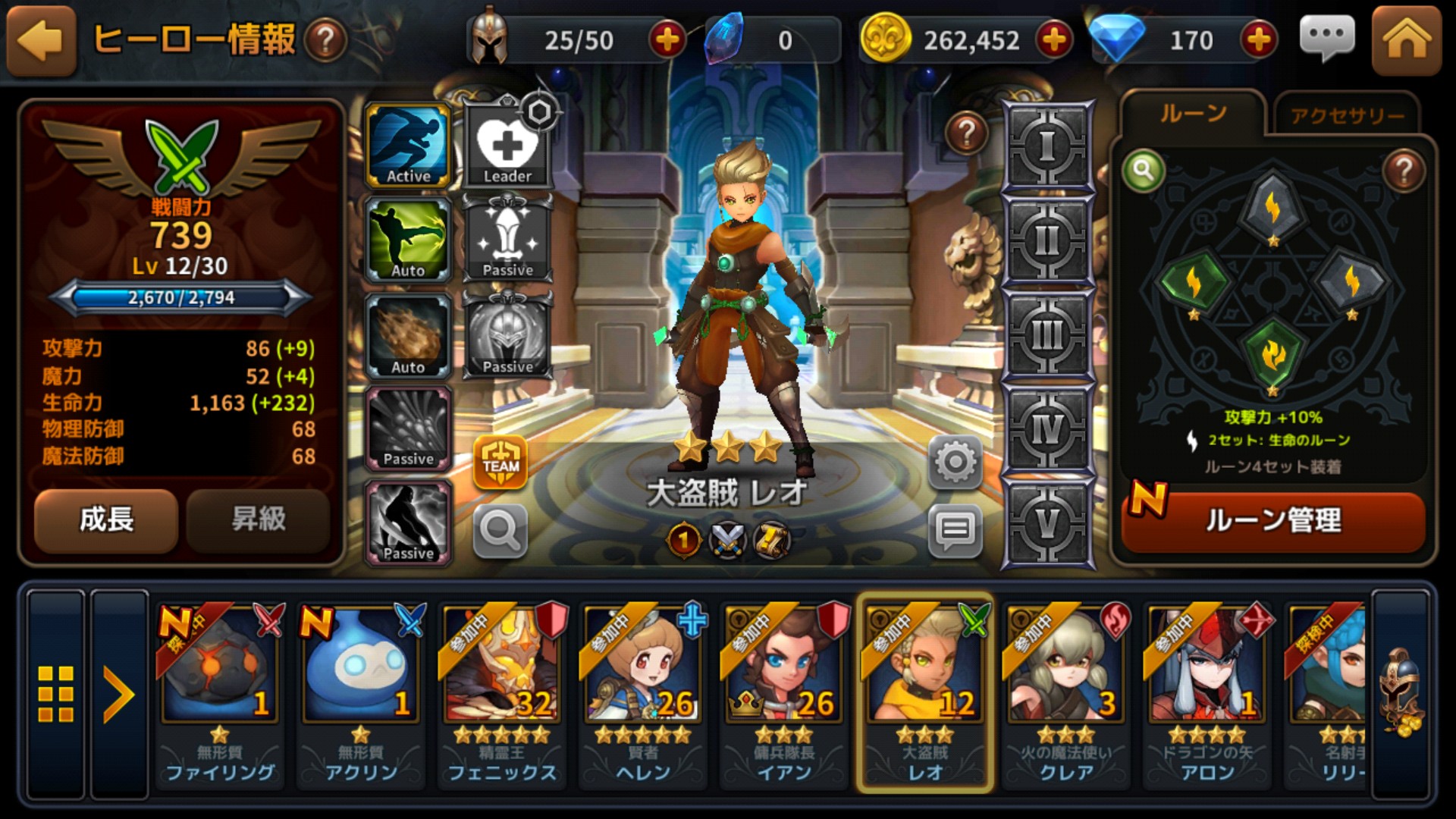
Task: Open the 成長 growth menu
Action: tap(106, 520)
